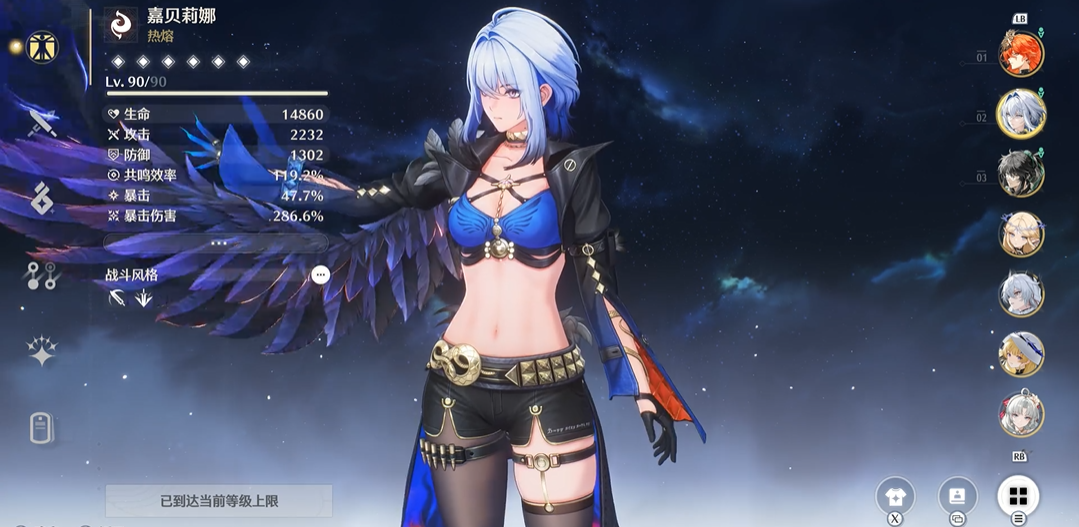This screenshot has height=527, width=1079.
Task: Open the character profile card button
Action: 957,496
